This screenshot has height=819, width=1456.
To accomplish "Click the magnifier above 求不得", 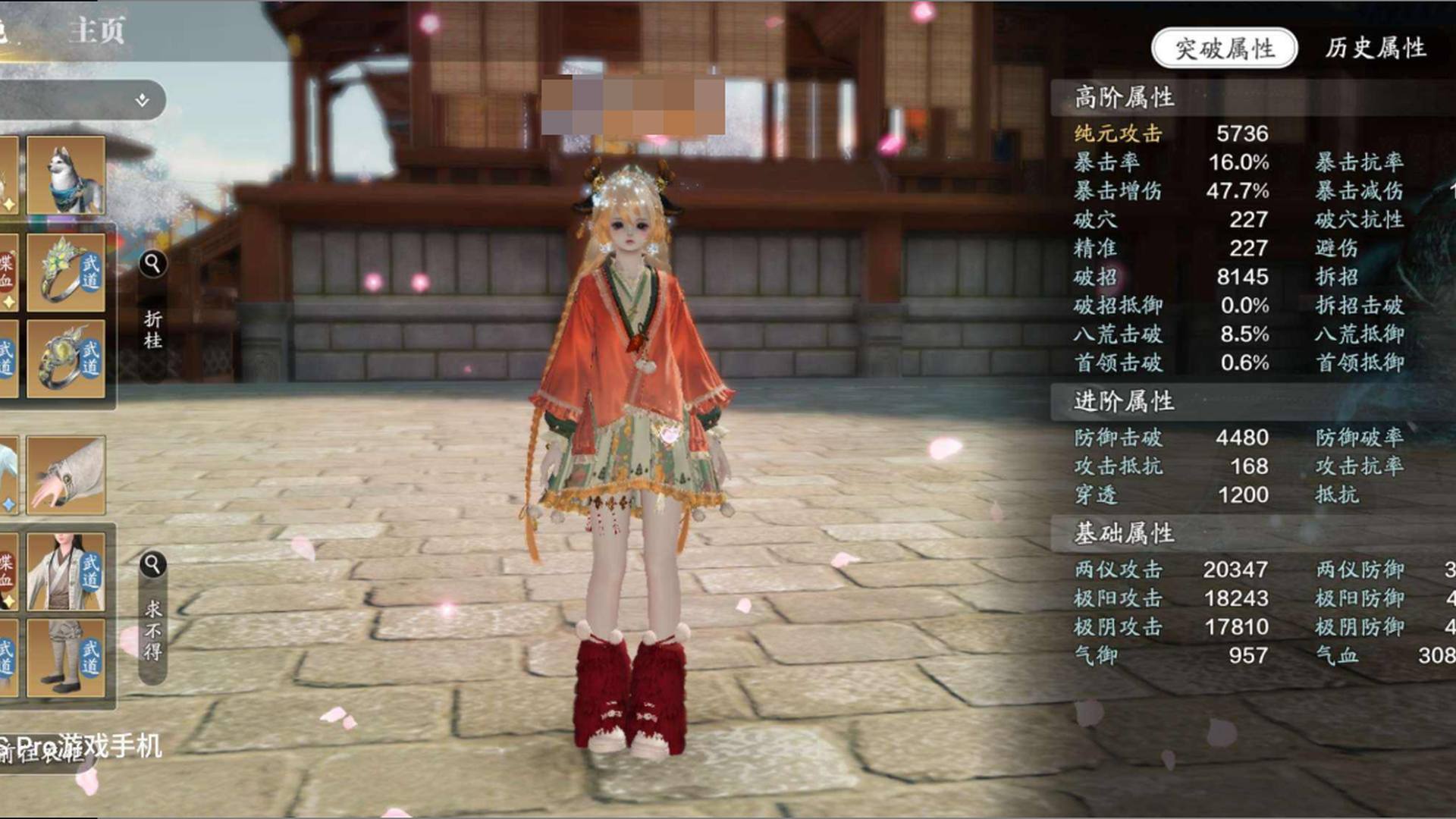I will point(152,565).
